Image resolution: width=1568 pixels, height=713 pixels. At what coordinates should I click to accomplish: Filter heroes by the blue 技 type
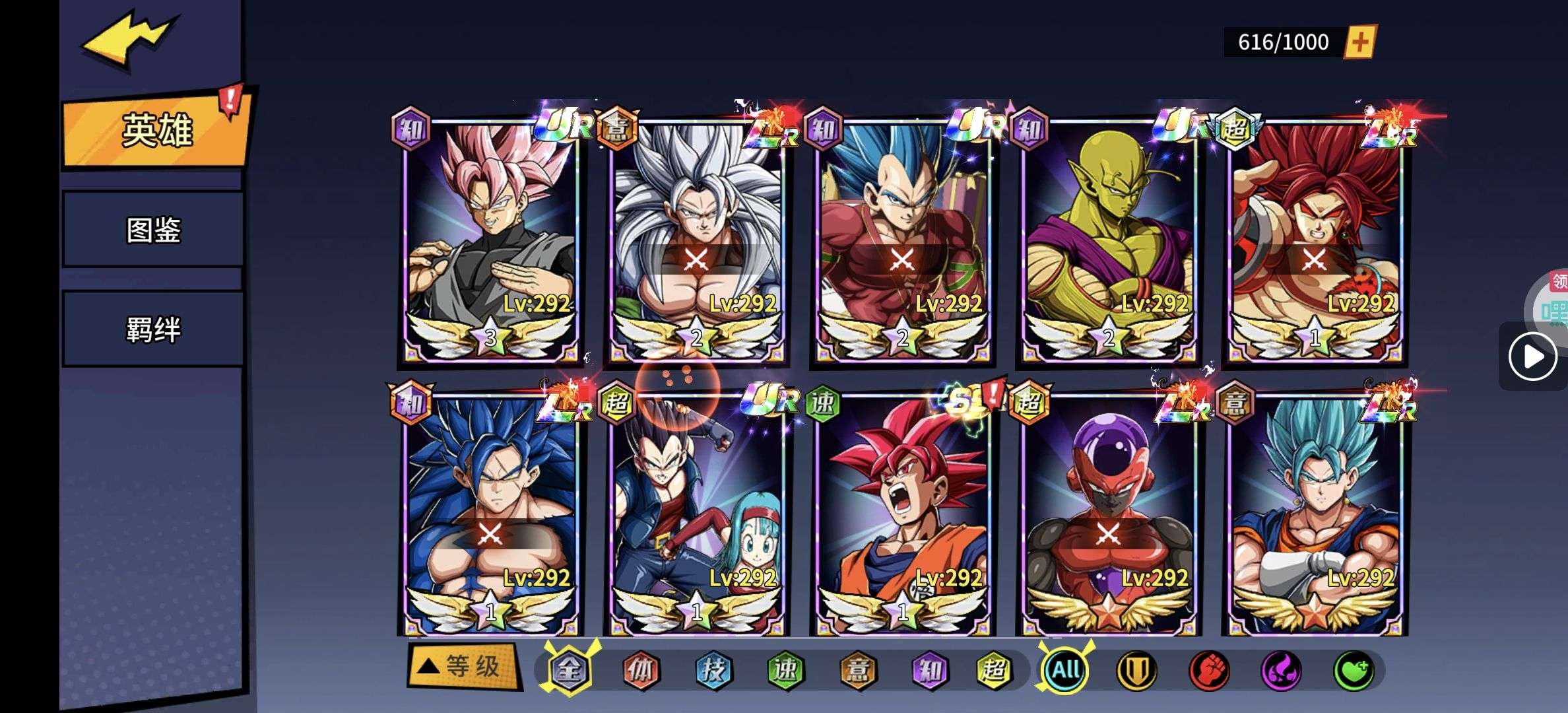coord(713,671)
